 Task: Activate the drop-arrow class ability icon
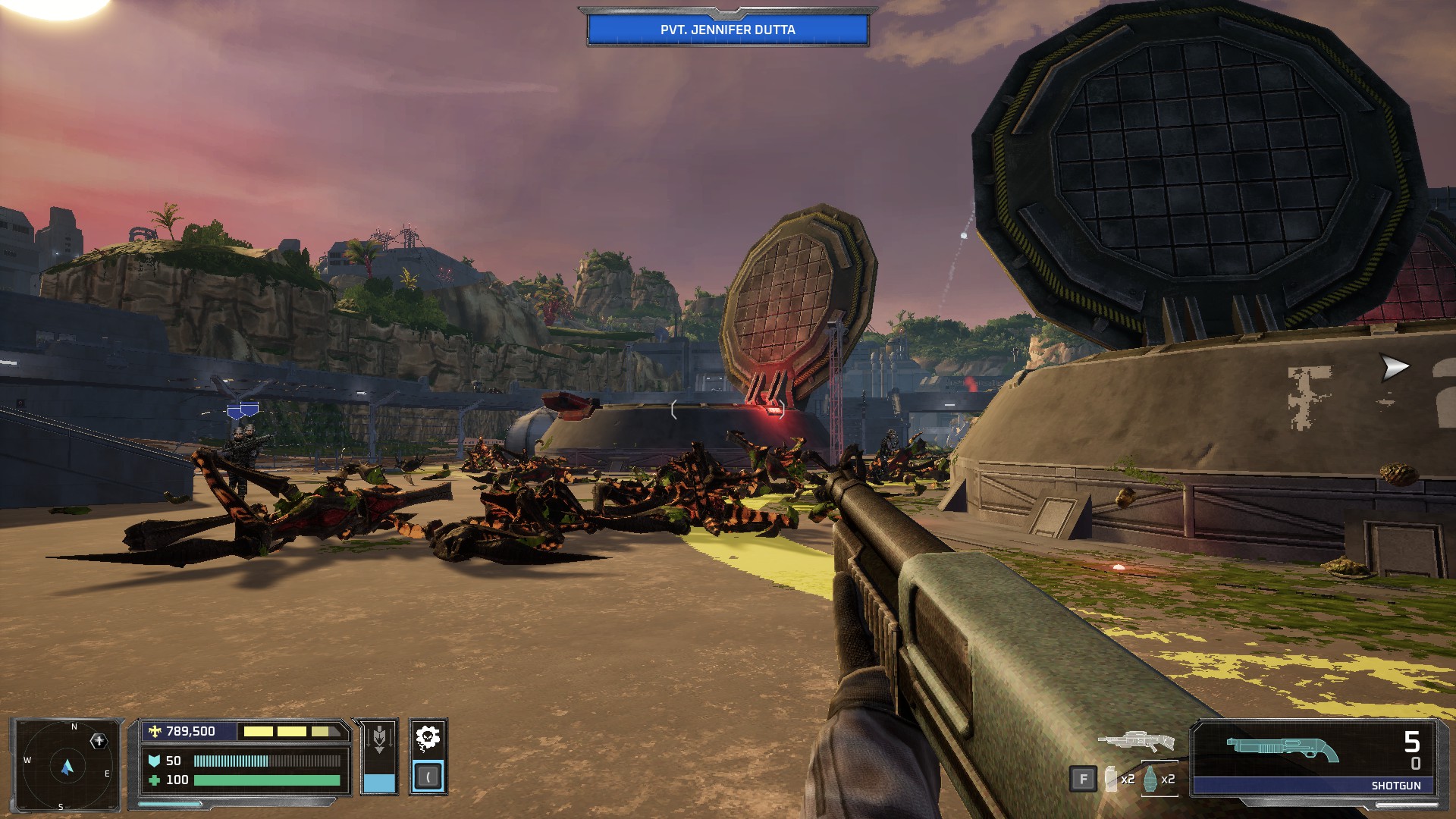pos(379,739)
